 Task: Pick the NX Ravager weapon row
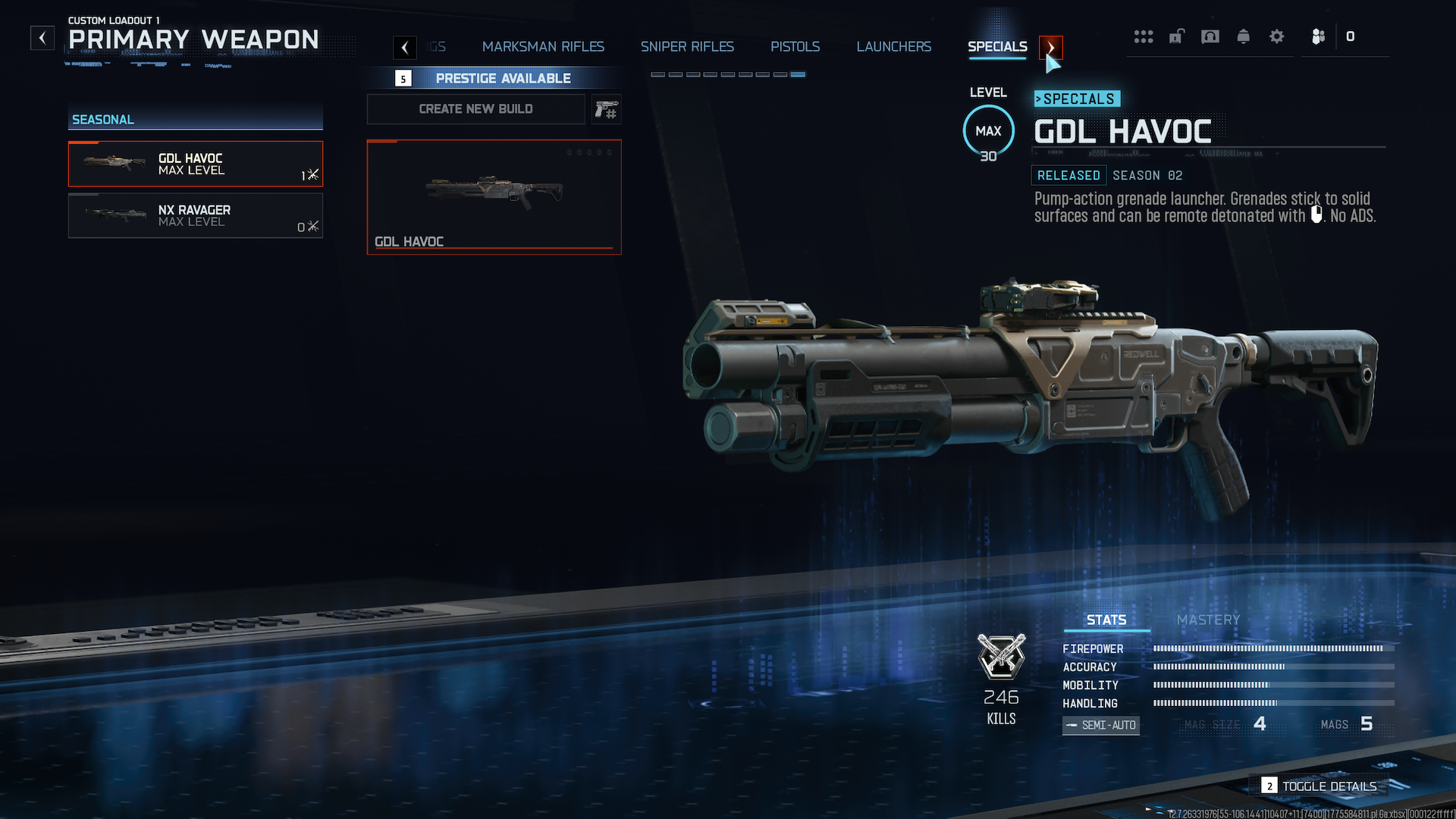(x=196, y=216)
